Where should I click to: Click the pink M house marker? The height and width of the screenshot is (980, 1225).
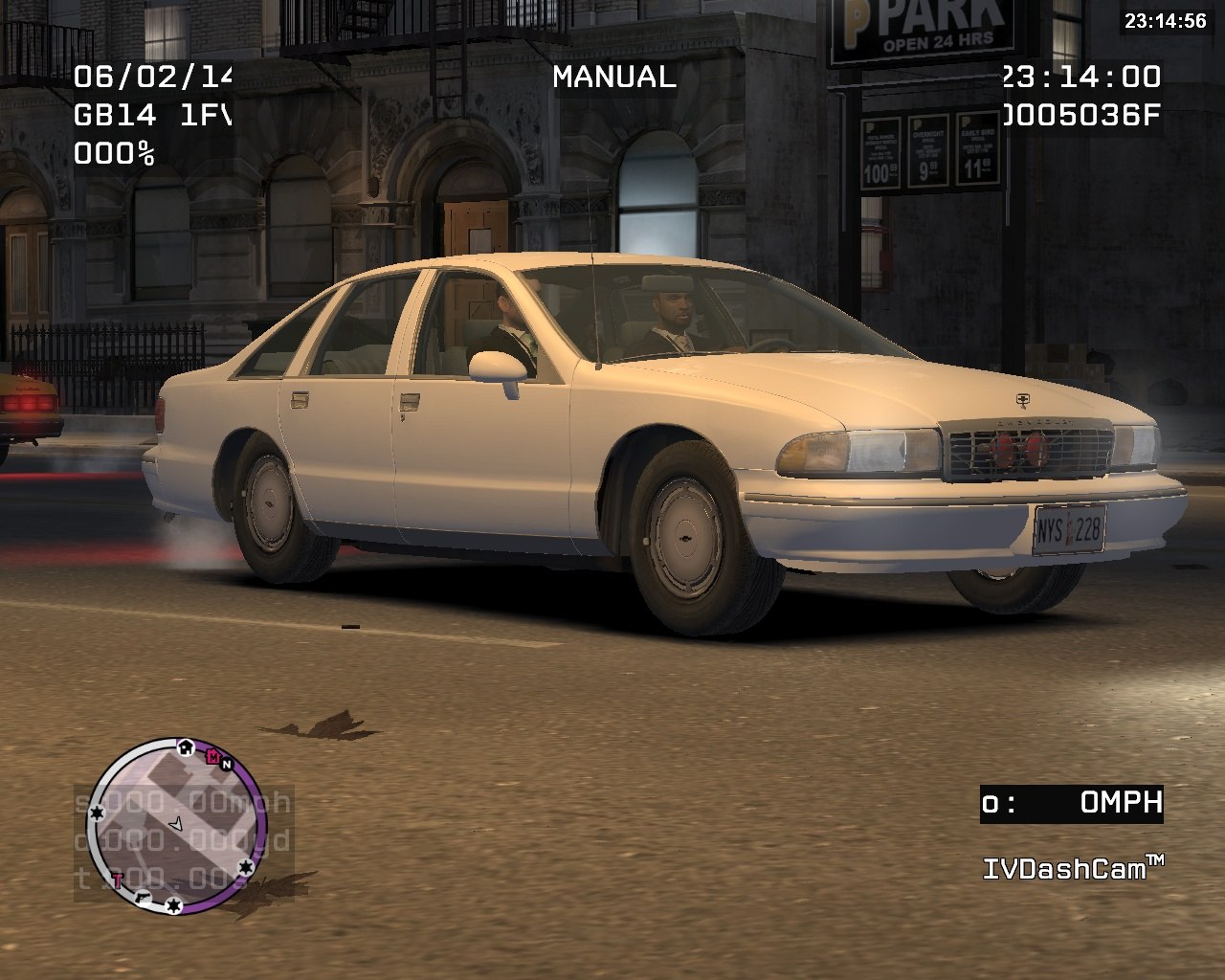click(x=212, y=755)
